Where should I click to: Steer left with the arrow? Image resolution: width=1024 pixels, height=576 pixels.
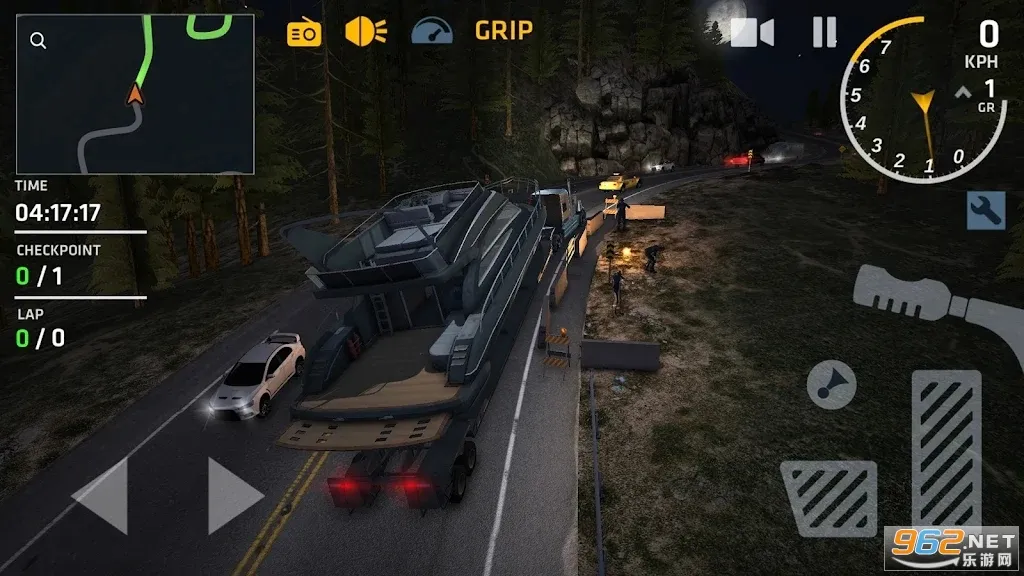pos(101,496)
